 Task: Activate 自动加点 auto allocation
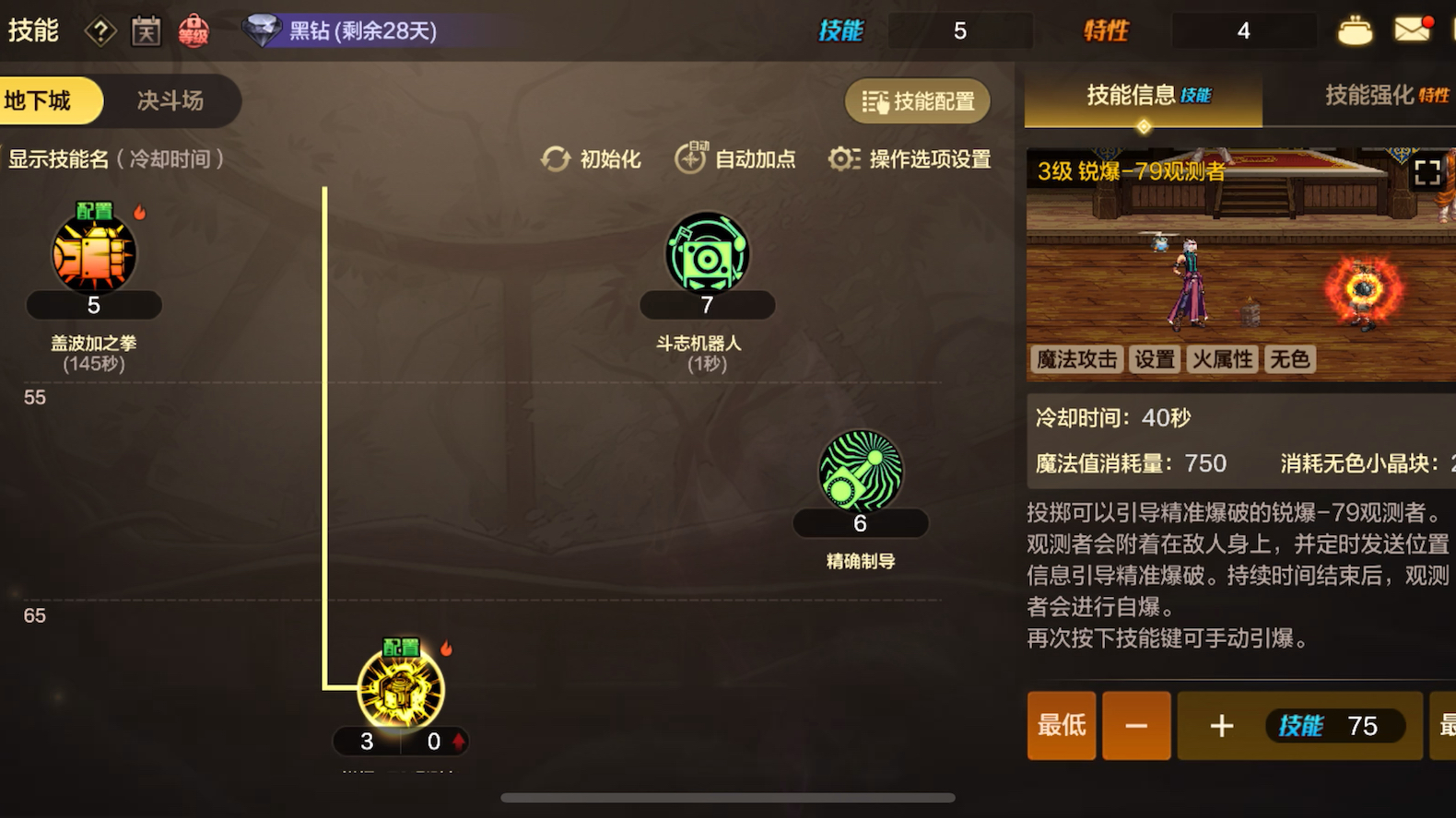coord(736,159)
